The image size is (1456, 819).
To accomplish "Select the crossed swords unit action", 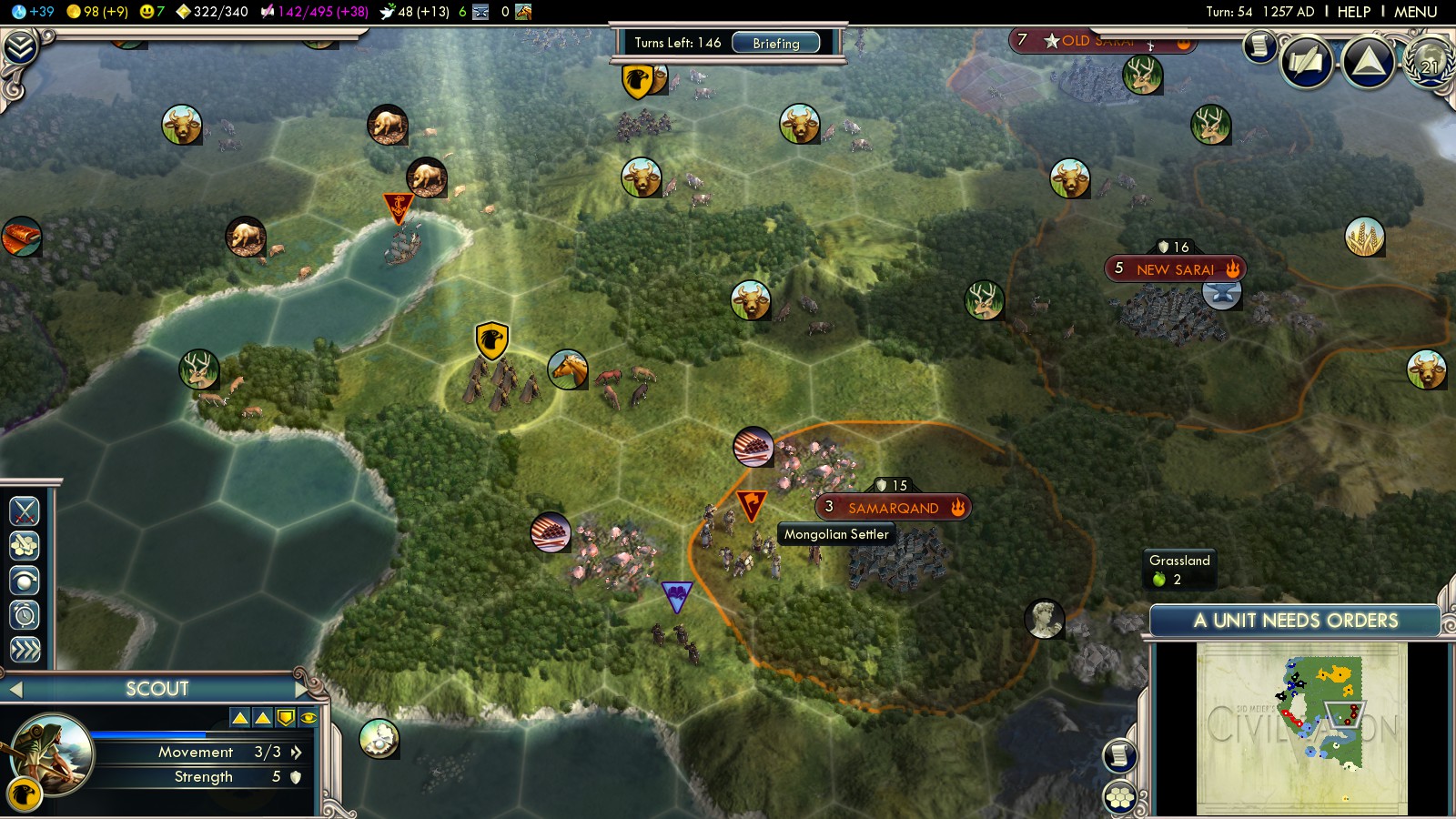I will 25,511.
